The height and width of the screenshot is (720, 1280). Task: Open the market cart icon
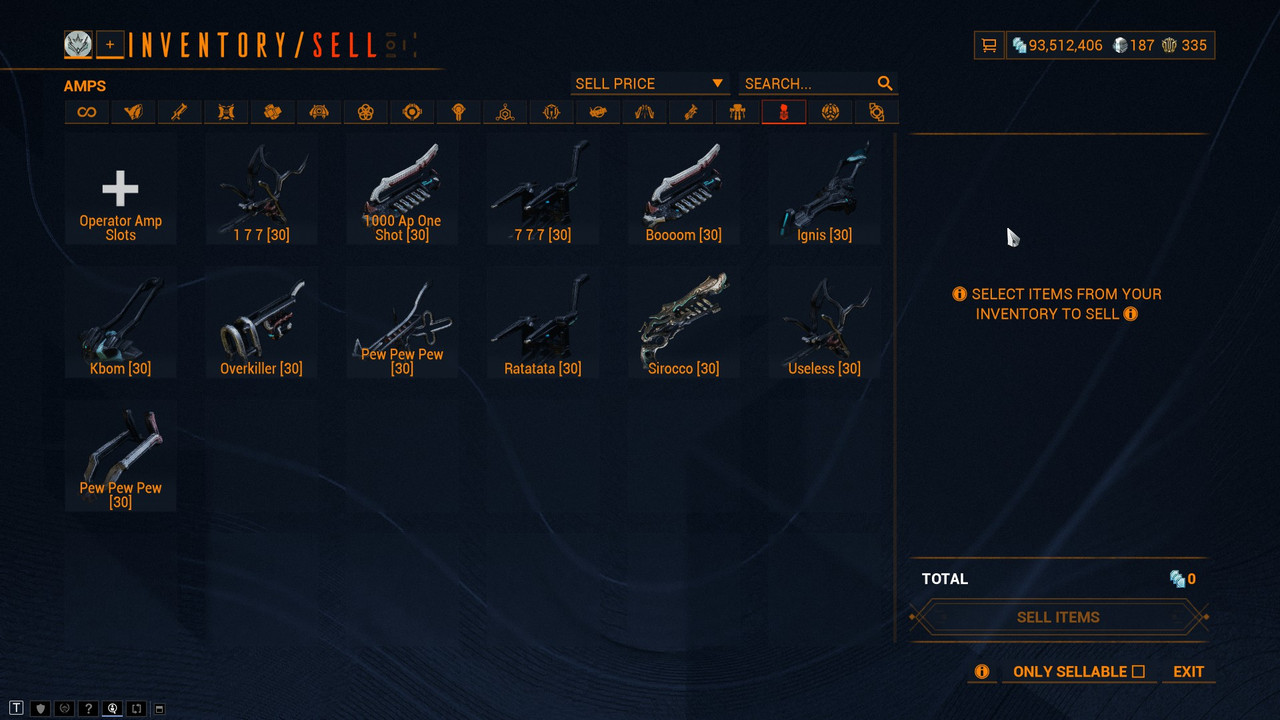[x=989, y=45]
